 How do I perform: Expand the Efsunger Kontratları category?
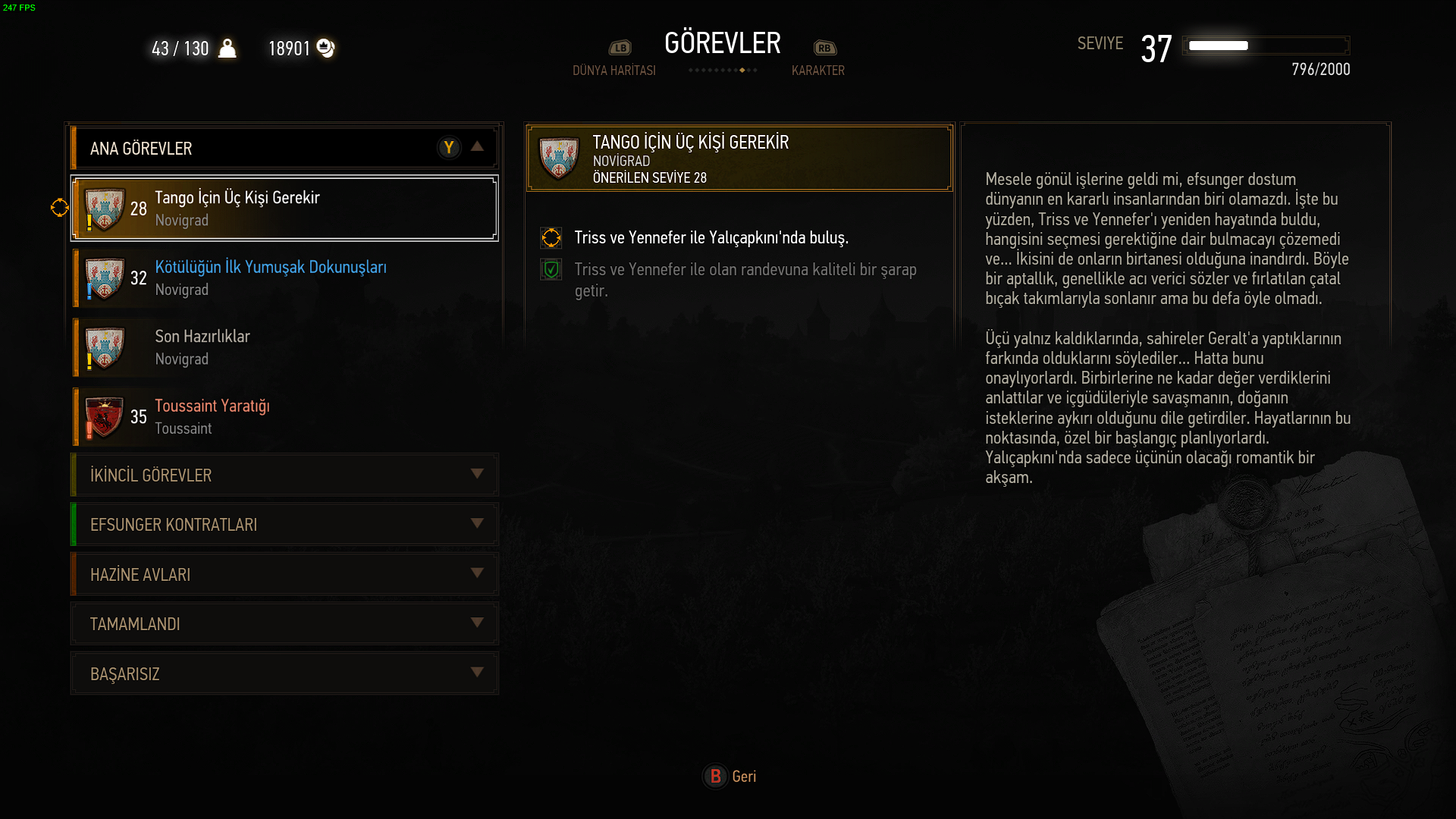[x=284, y=525]
